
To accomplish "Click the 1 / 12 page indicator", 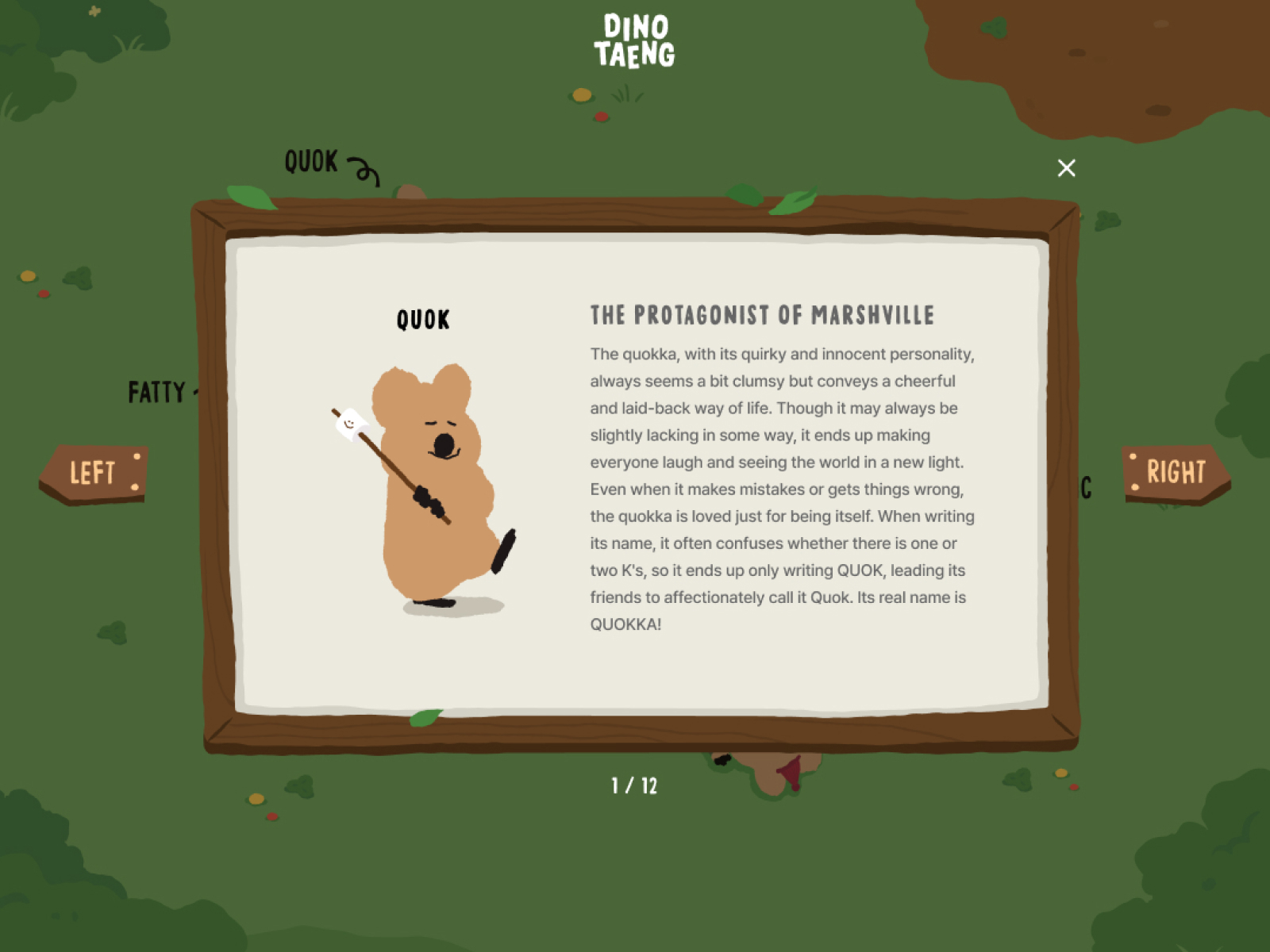I will 634,785.
